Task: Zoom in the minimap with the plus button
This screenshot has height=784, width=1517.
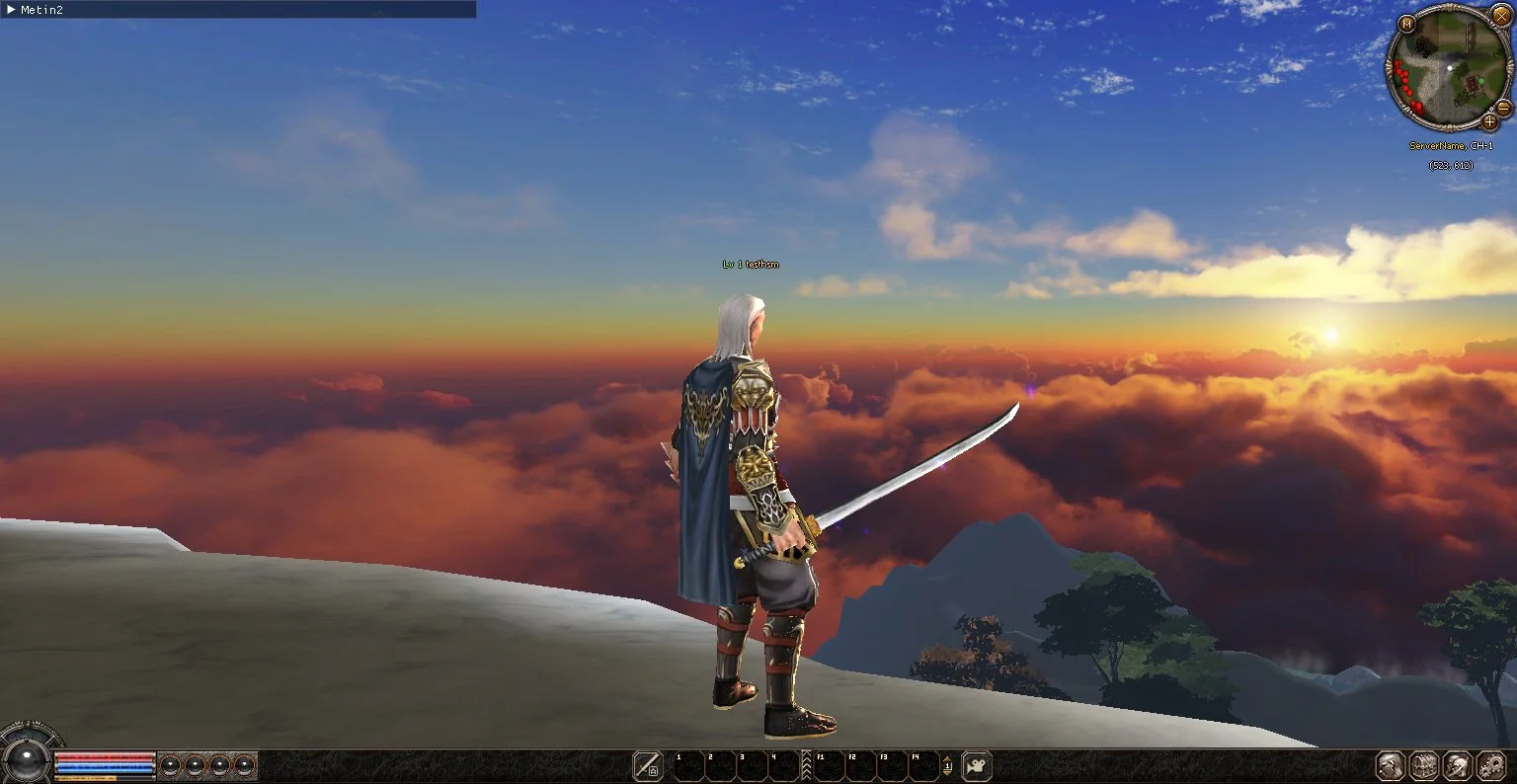Action: [x=1490, y=122]
